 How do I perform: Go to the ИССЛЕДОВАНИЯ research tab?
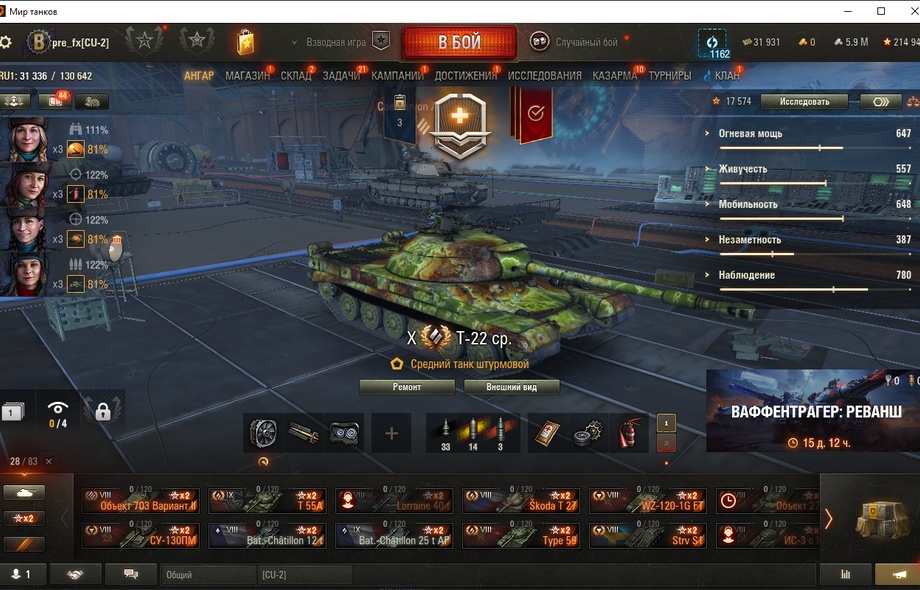tap(544, 76)
